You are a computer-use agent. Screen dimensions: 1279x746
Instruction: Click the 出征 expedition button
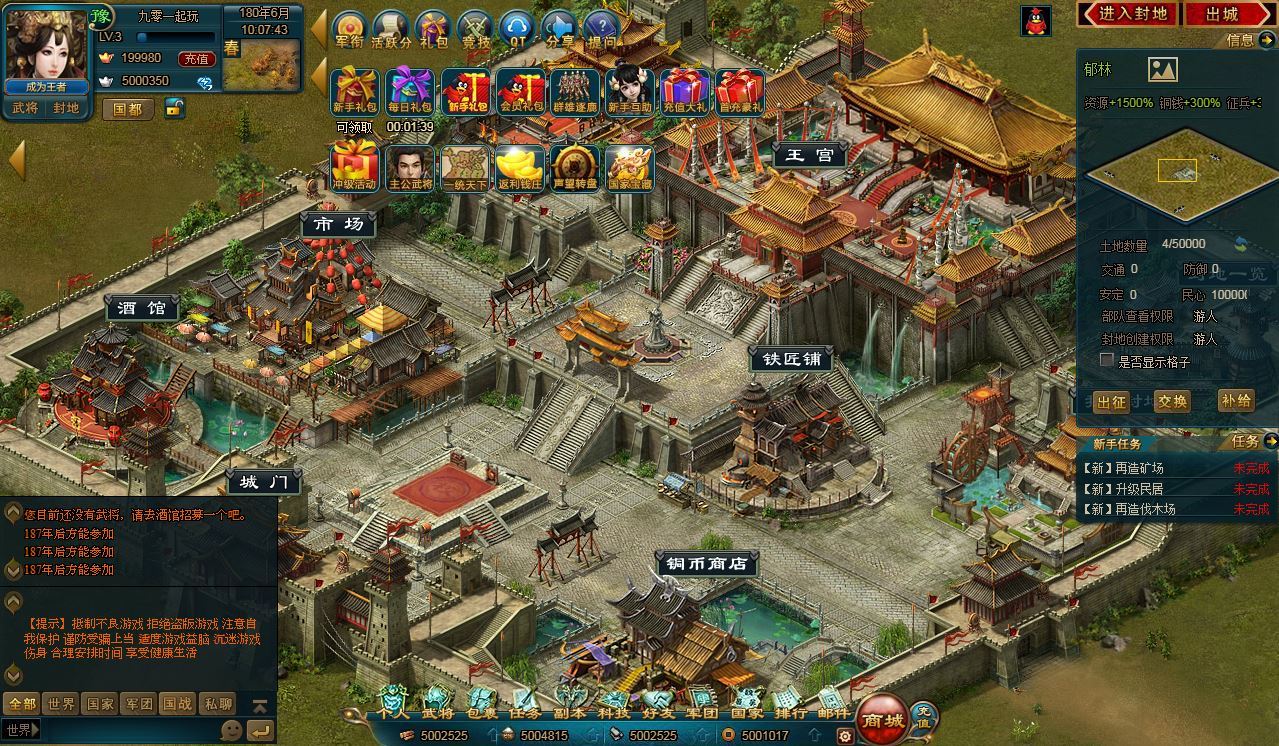point(1111,402)
